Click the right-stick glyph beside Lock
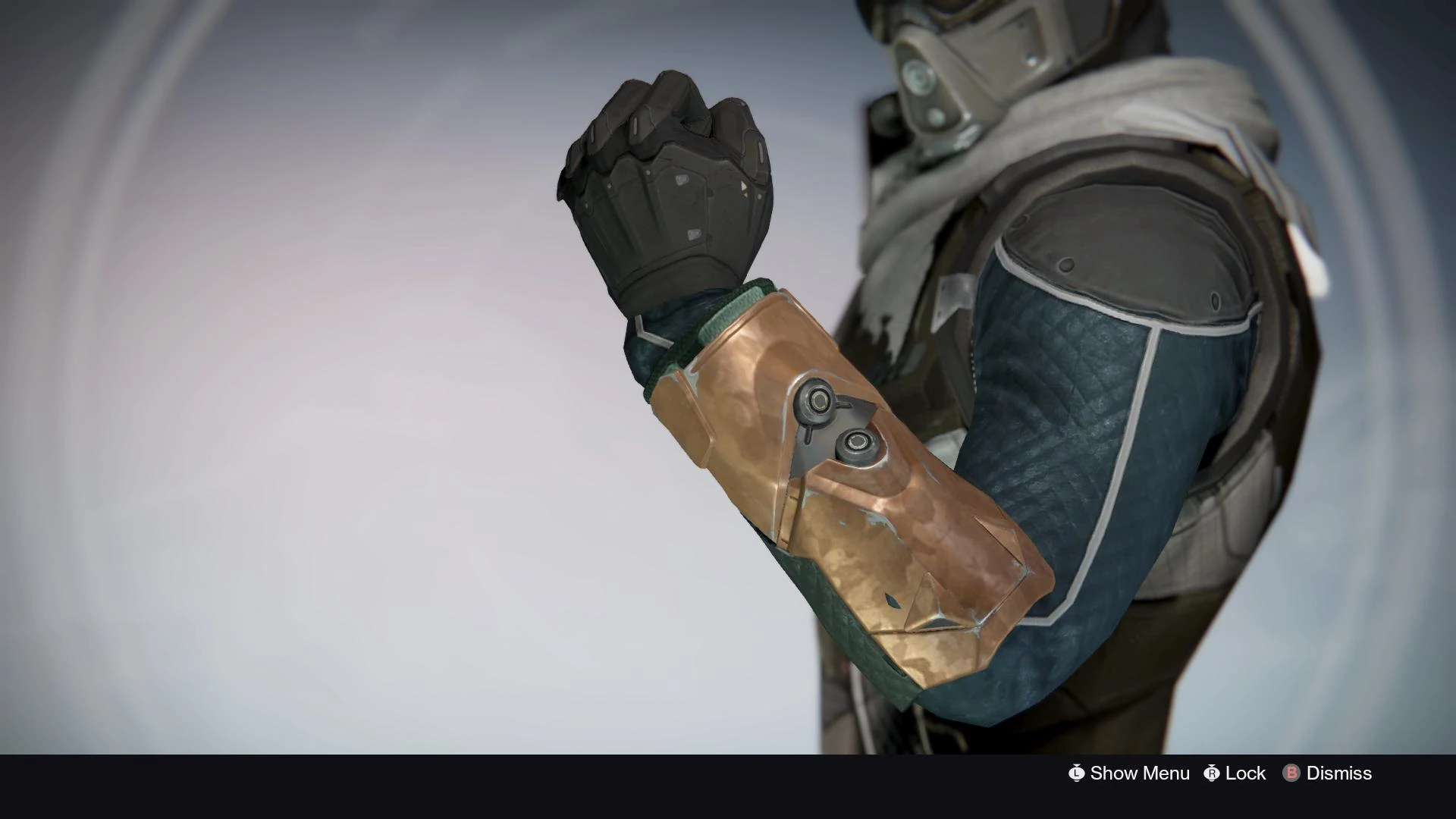This screenshot has width=1456, height=819. [x=1212, y=774]
